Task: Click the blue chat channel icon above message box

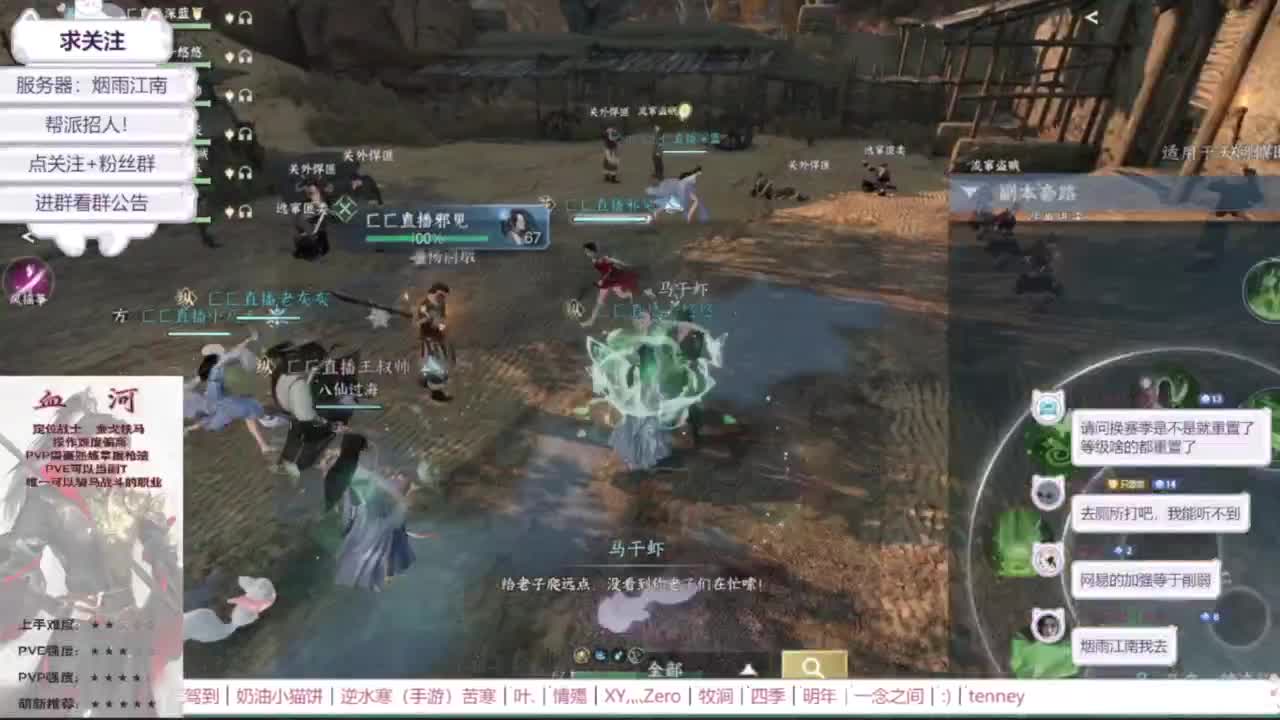Action: pos(600,655)
